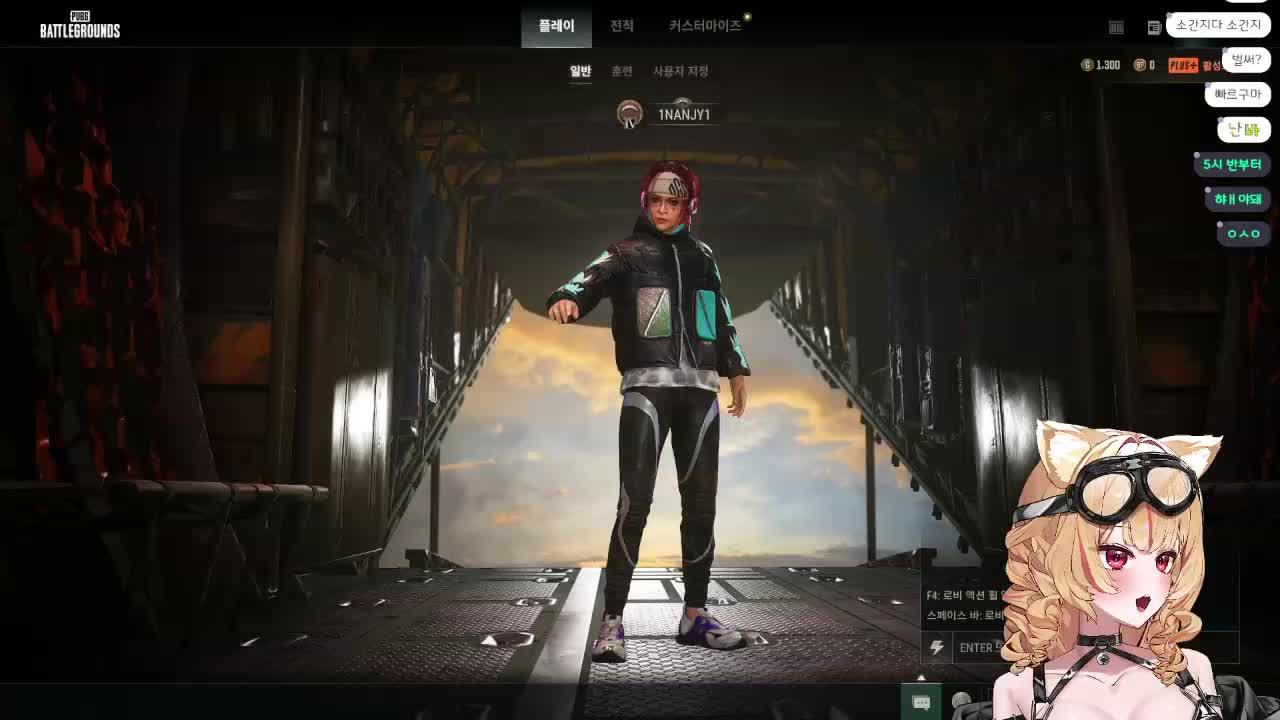Image resolution: width=1280 pixels, height=720 pixels.
Task: Select the 사용자 지정 custom match option
Action: (682, 71)
